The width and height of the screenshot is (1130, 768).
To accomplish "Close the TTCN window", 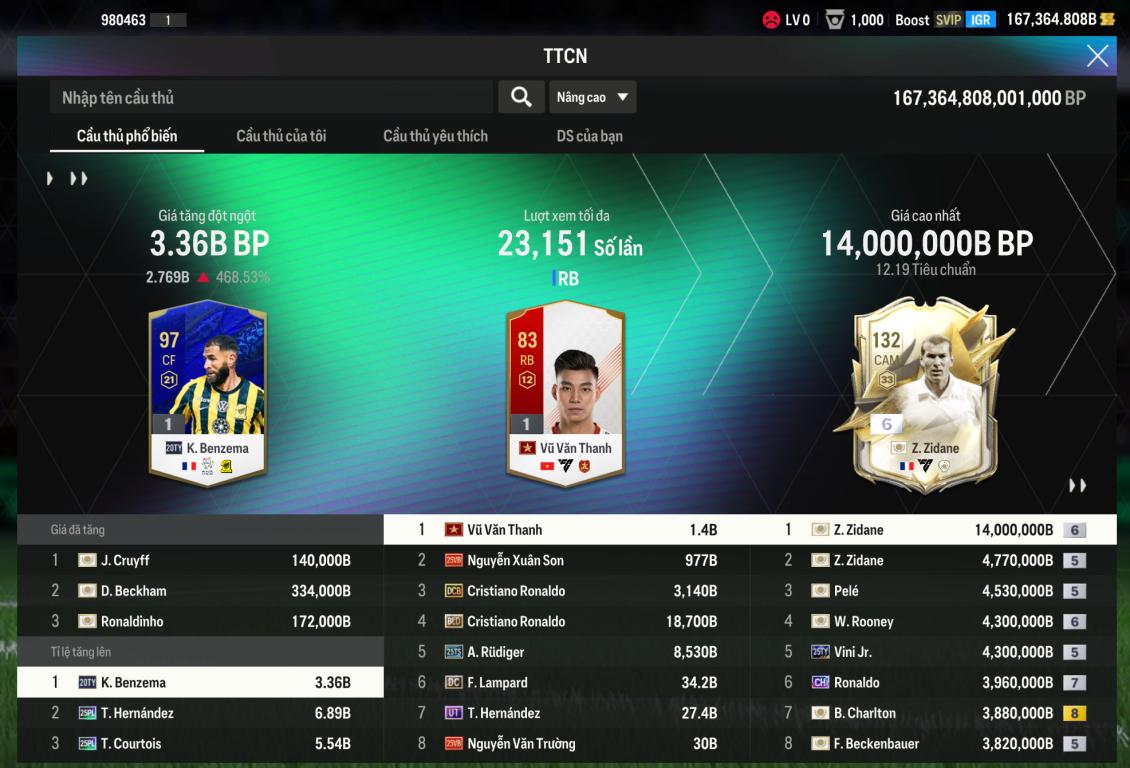I will [x=1097, y=56].
